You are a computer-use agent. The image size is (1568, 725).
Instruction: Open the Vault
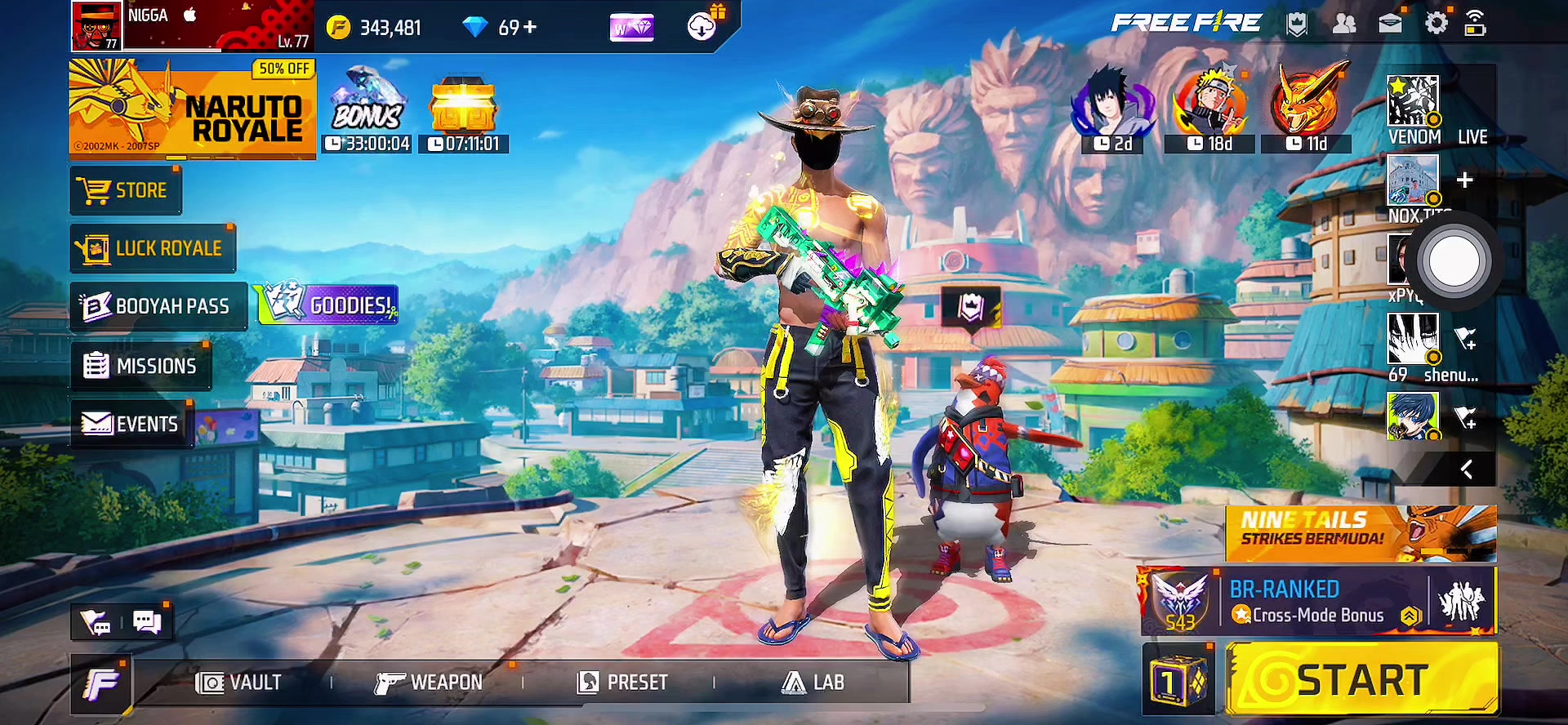coord(238,683)
